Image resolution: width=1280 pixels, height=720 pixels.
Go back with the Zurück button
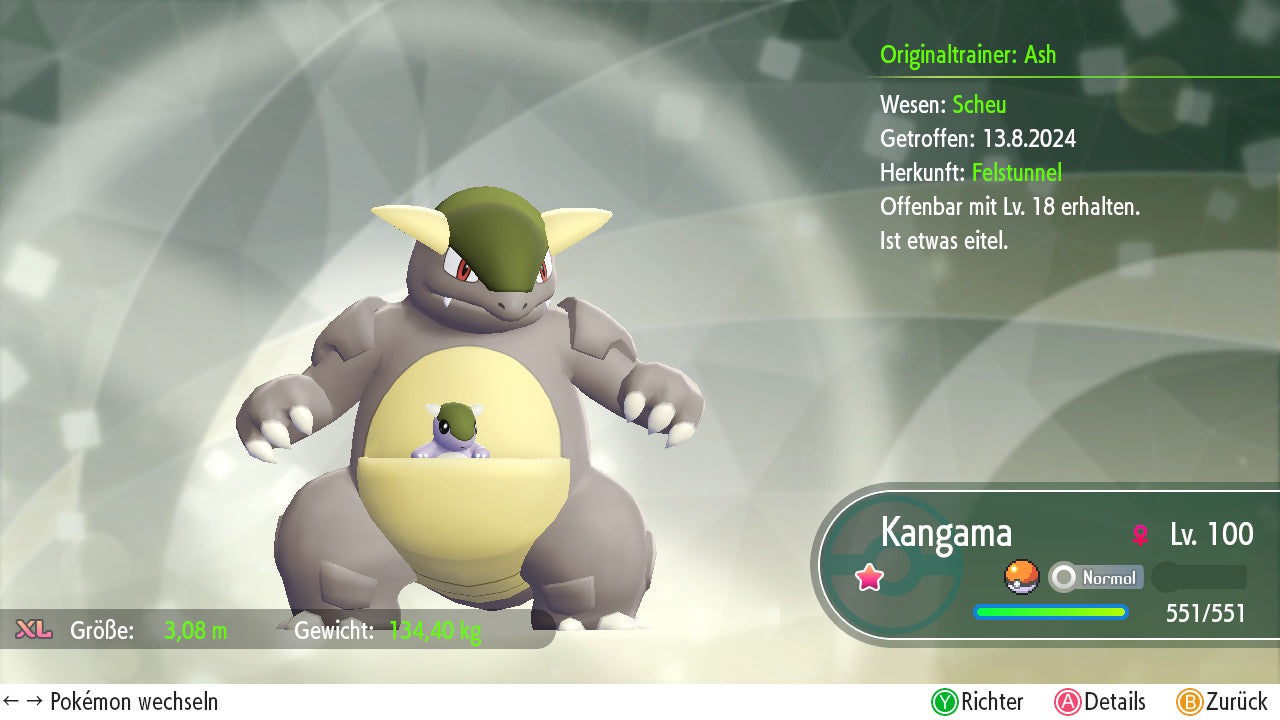[x=1222, y=702]
